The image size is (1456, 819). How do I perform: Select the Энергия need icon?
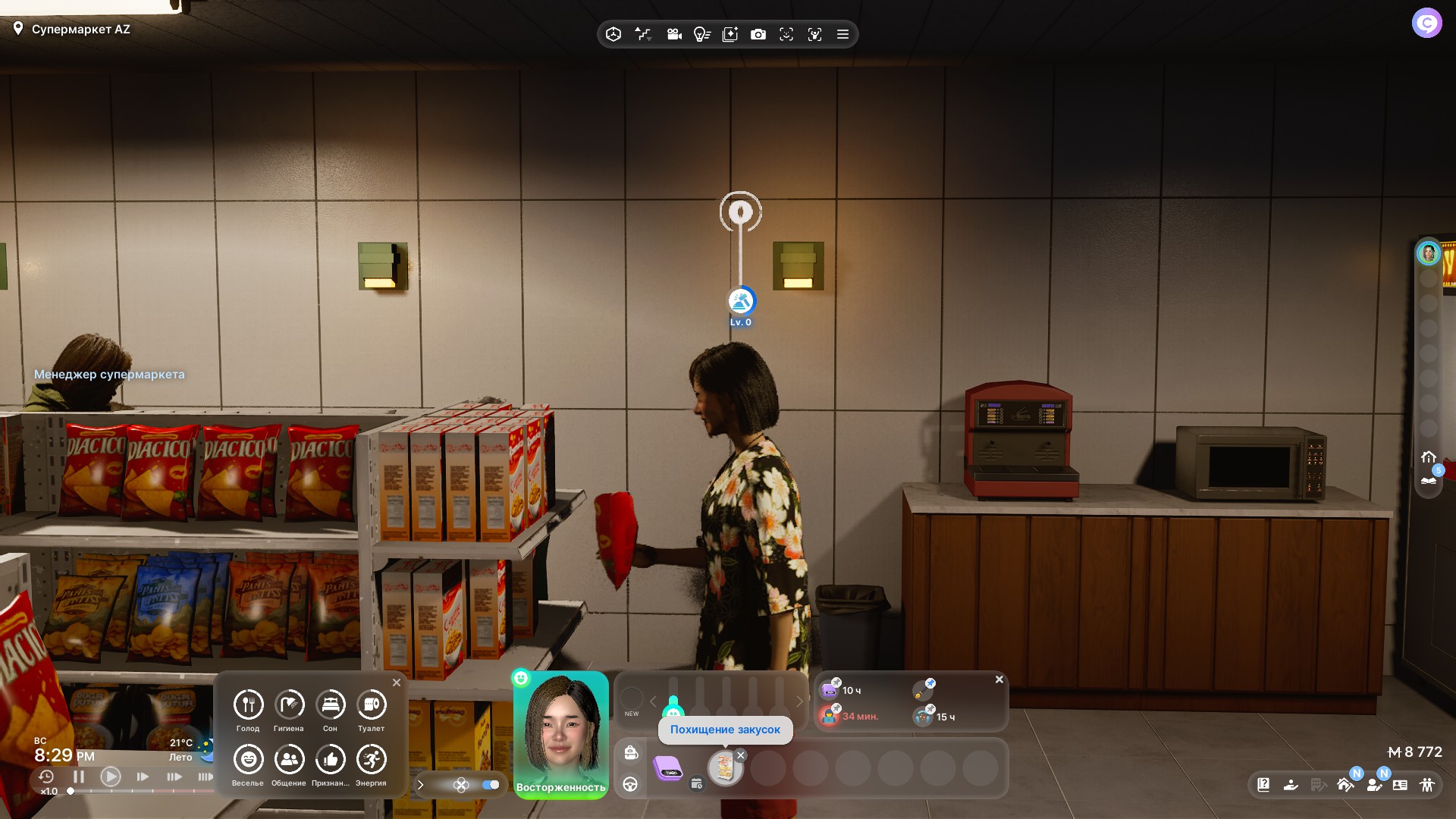tap(371, 760)
